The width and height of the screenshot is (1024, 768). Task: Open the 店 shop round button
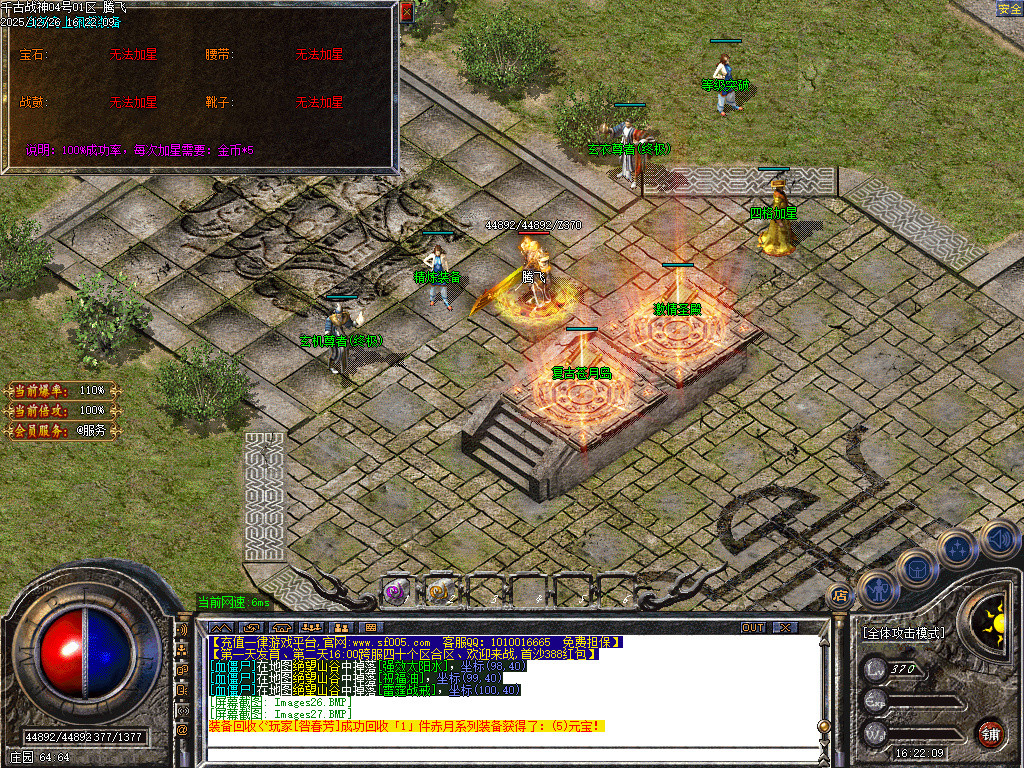[x=840, y=596]
